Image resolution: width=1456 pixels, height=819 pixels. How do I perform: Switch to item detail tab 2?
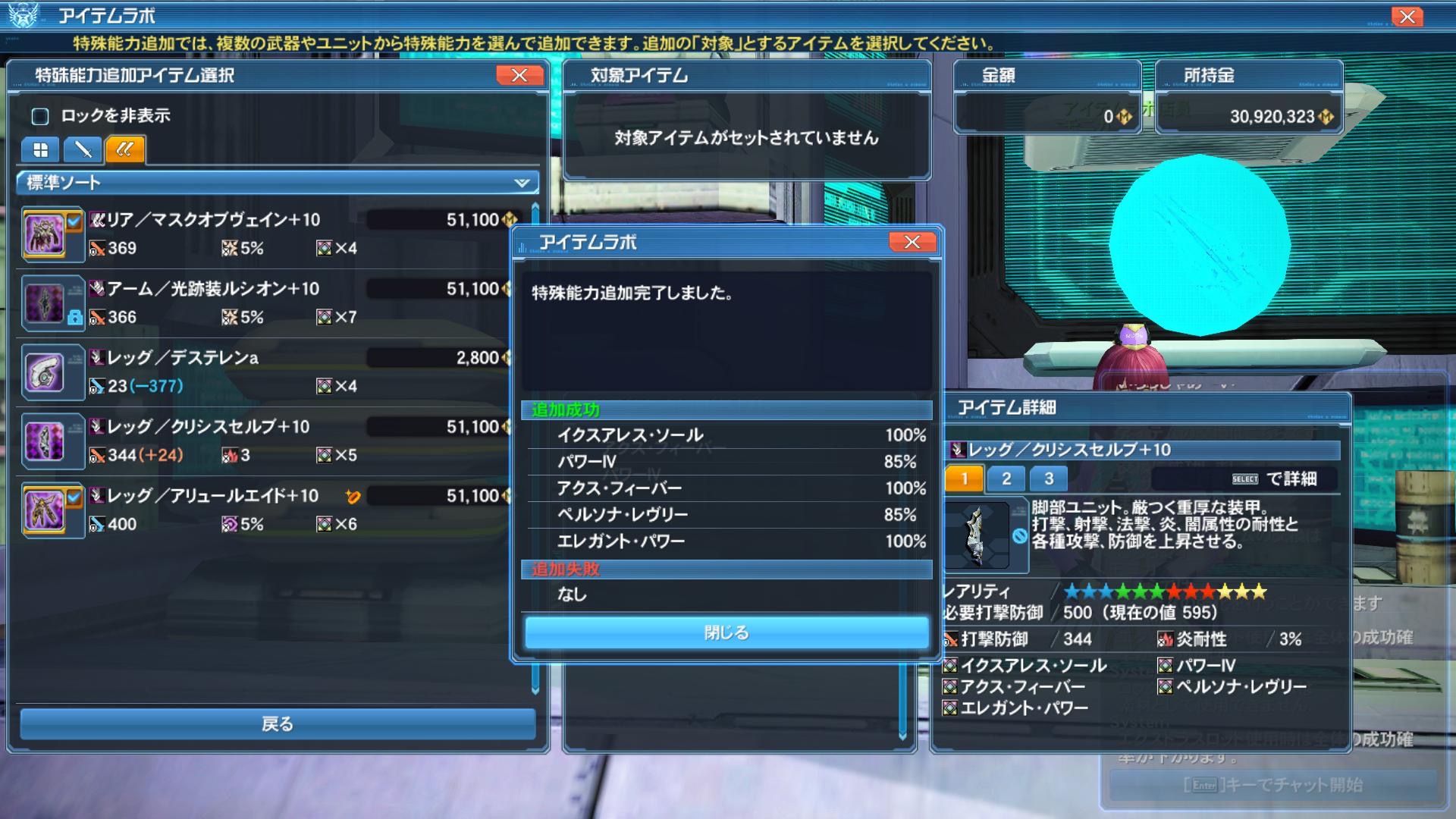[1006, 479]
